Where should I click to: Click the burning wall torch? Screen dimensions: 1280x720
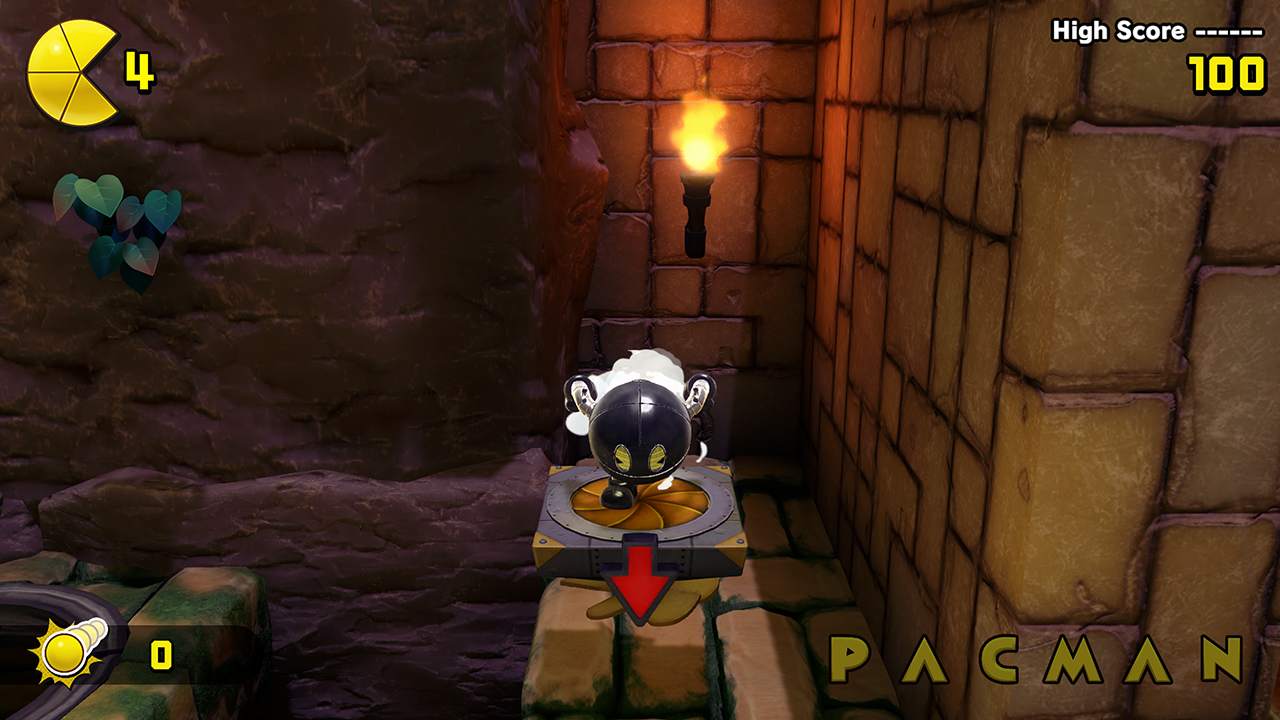click(x=700, y=175)
